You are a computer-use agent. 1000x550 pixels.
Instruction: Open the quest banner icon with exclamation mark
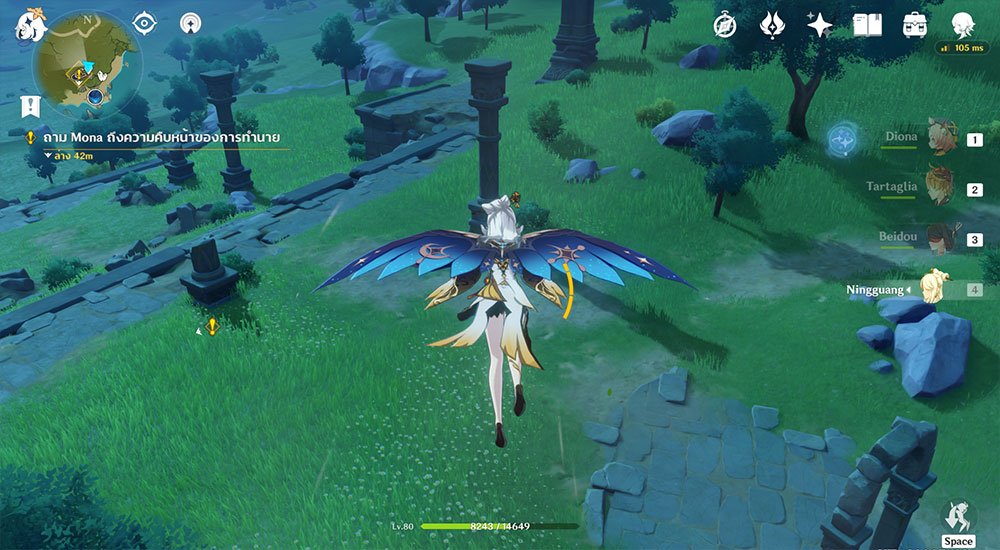pyautogui.click(x=30, y=105)
